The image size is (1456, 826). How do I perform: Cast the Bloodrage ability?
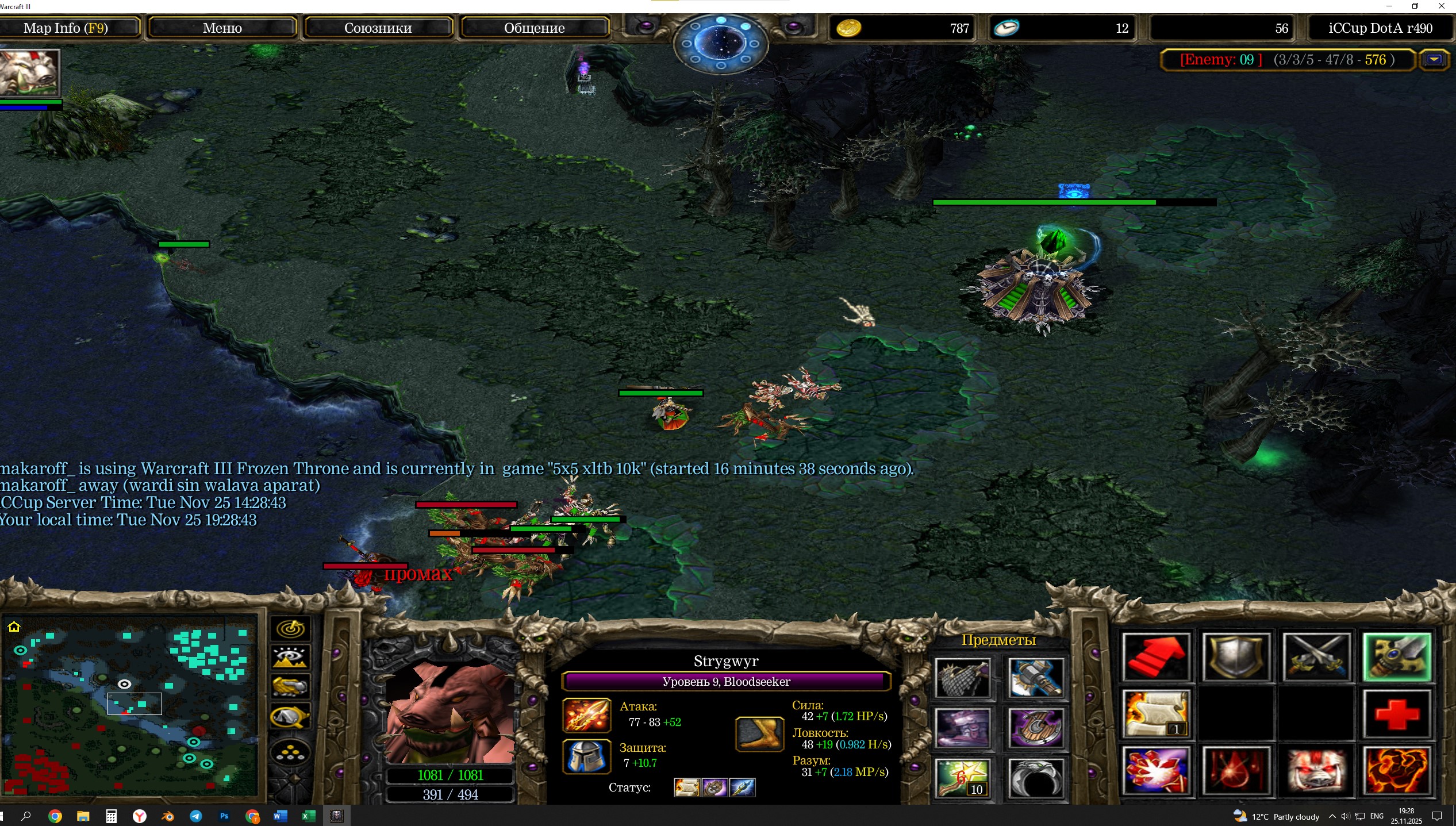pyautogui.click(x=1156, y=771)
